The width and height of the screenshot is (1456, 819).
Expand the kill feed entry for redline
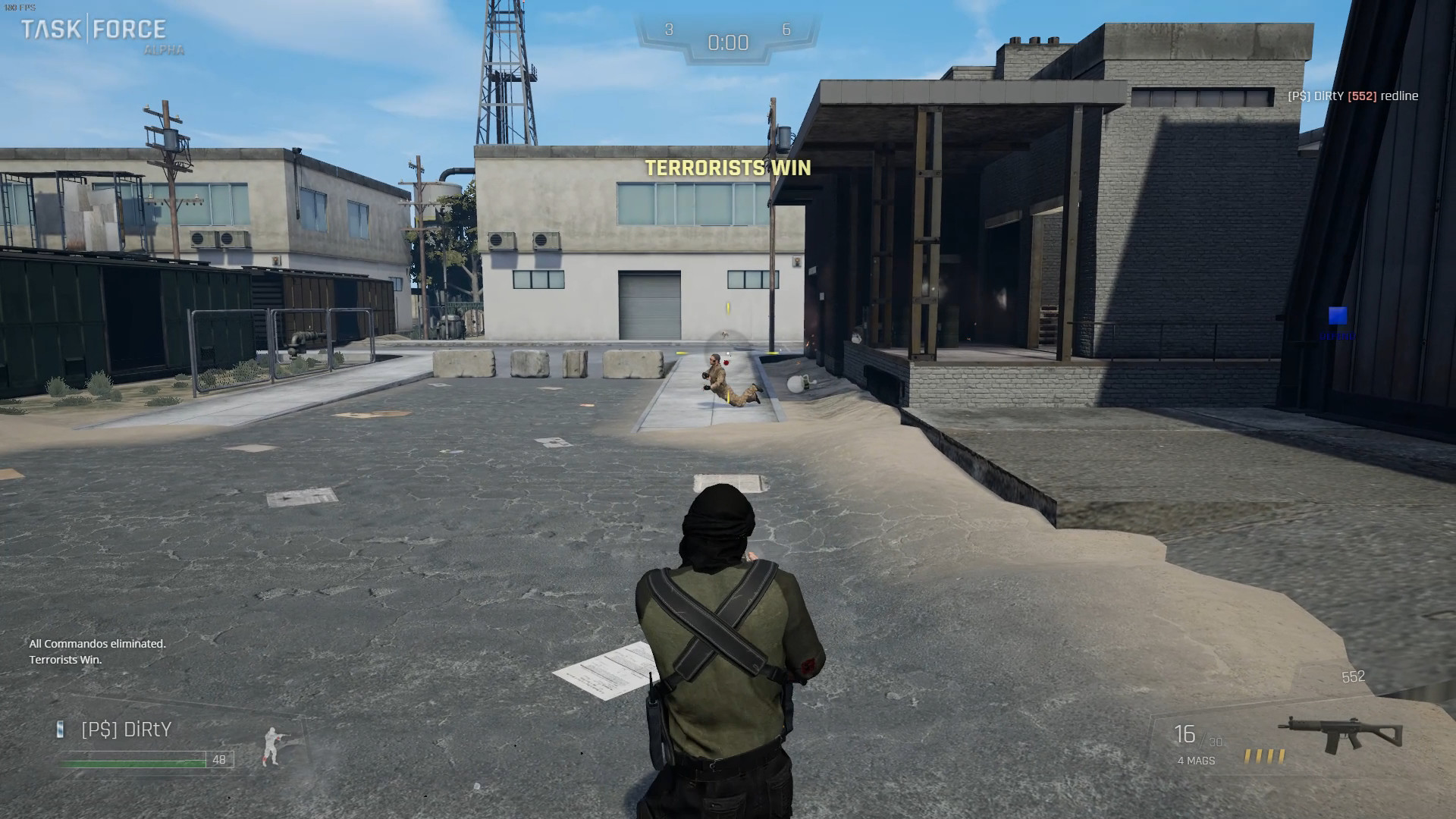pyautogui.click(x=1355, y=96)
